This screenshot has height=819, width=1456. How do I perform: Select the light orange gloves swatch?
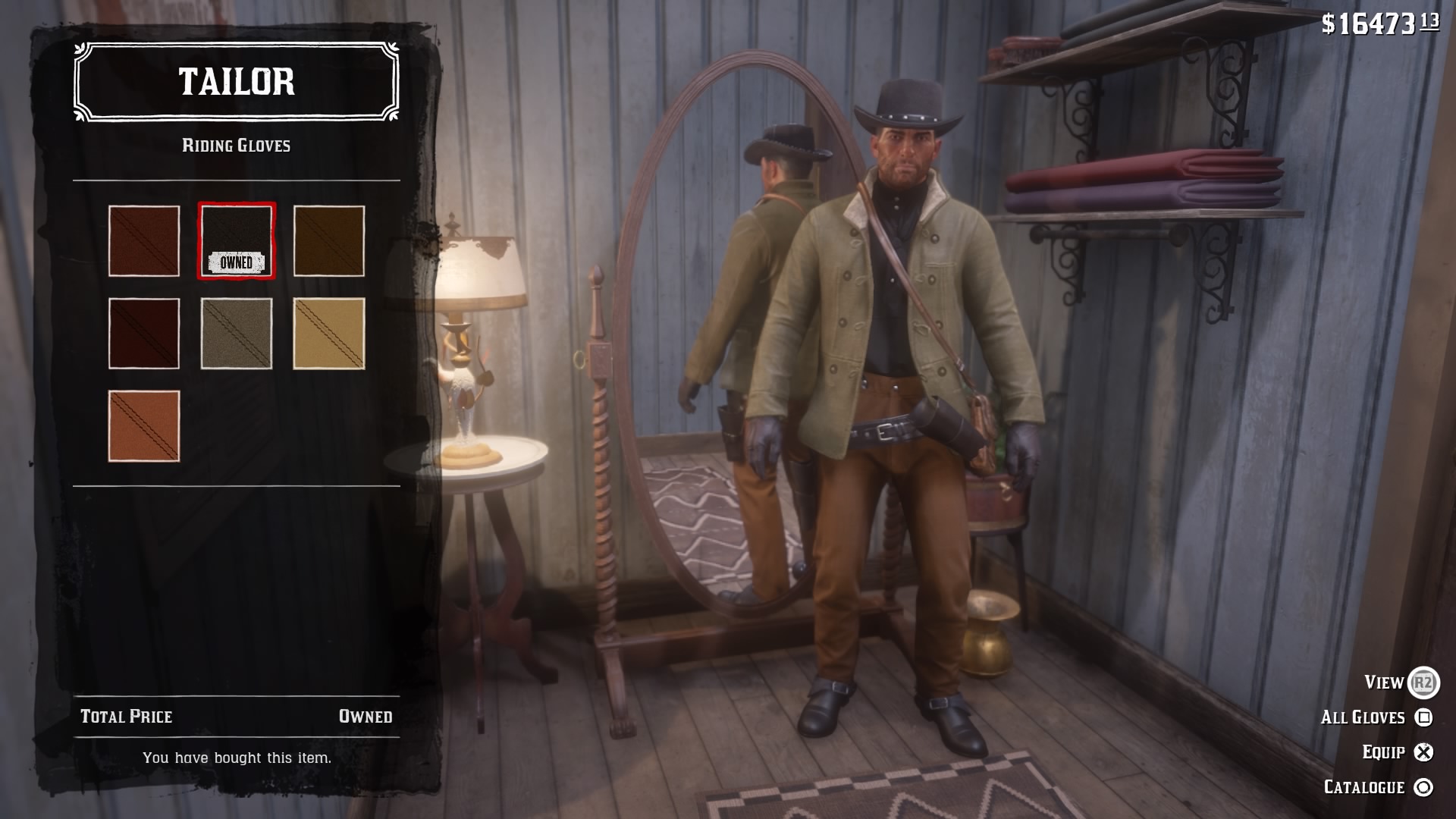[143, 427]
